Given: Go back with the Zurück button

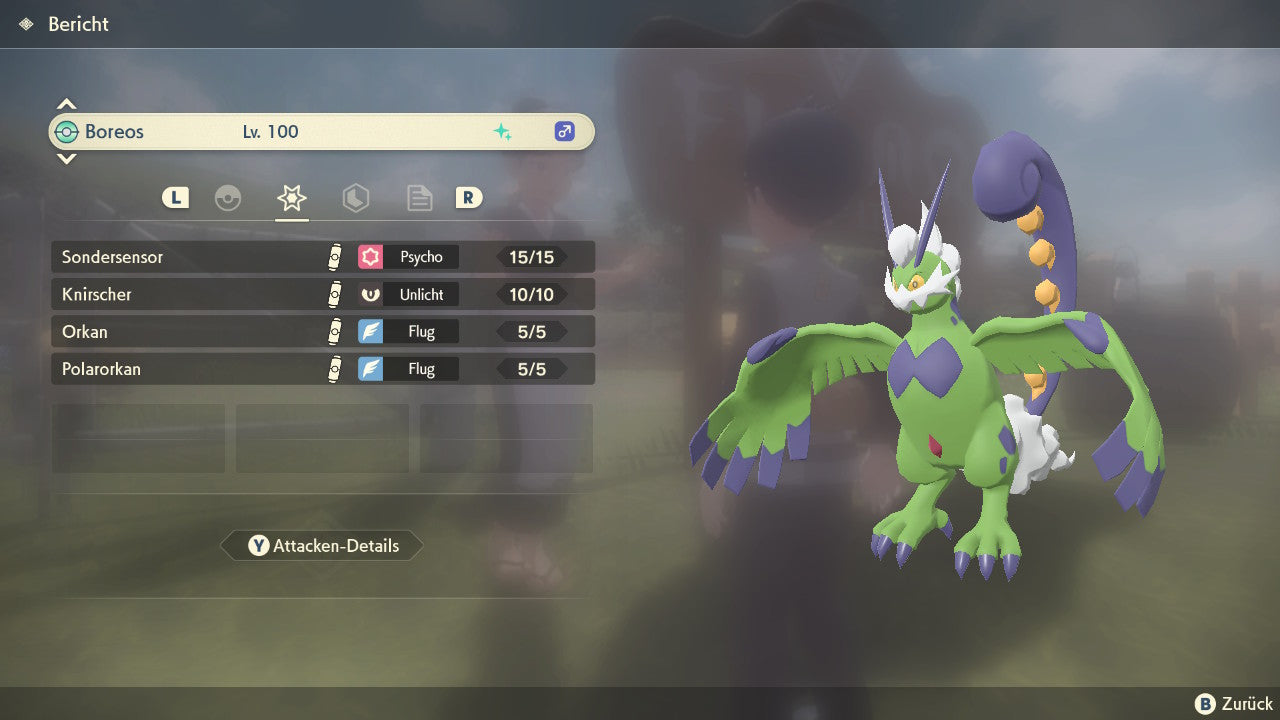Looking at the screenshot, I should (1234, 704).
